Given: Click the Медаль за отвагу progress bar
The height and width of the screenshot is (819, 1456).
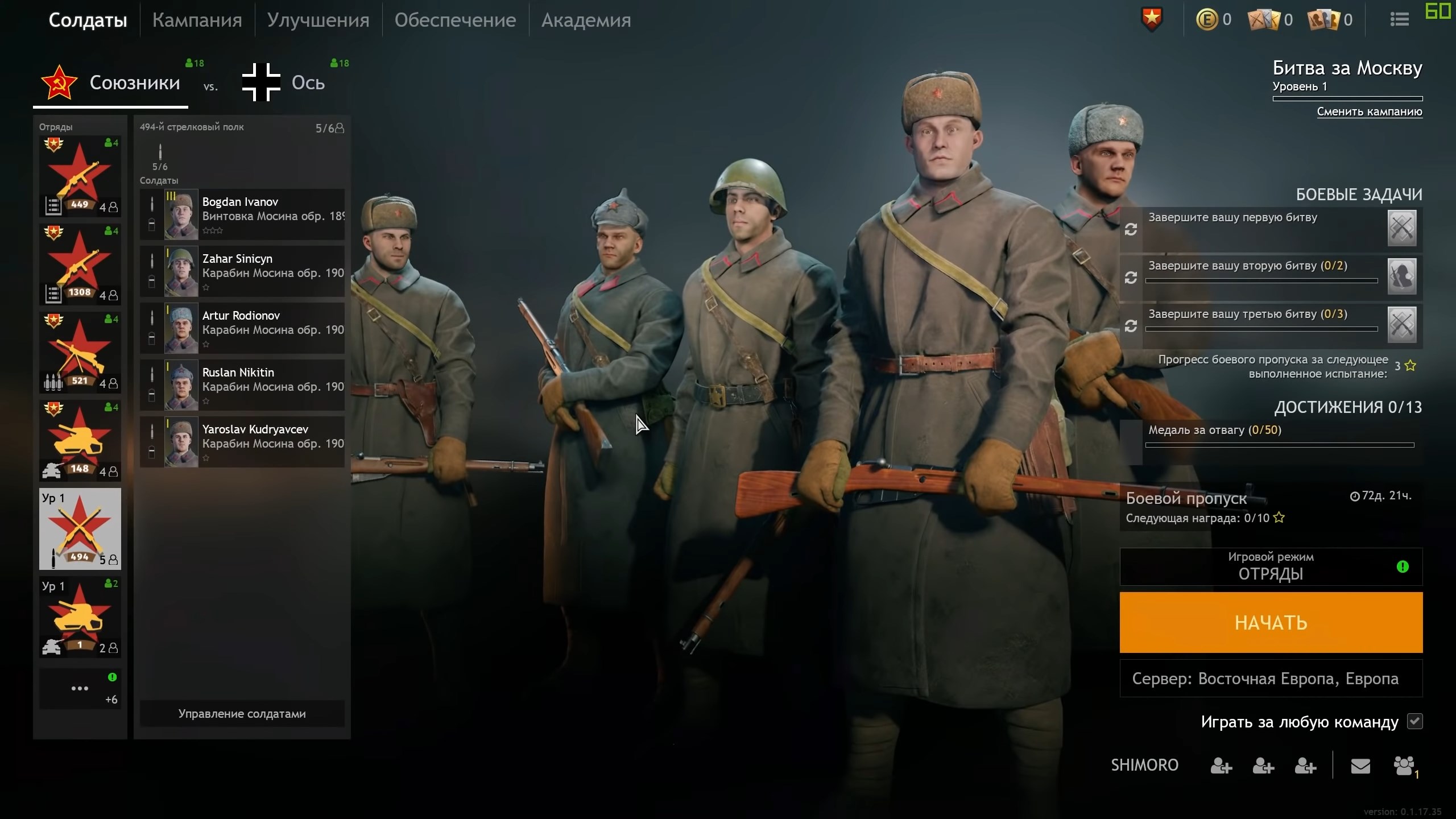Looking at the screenshot, I should (x=1280, y=446).
